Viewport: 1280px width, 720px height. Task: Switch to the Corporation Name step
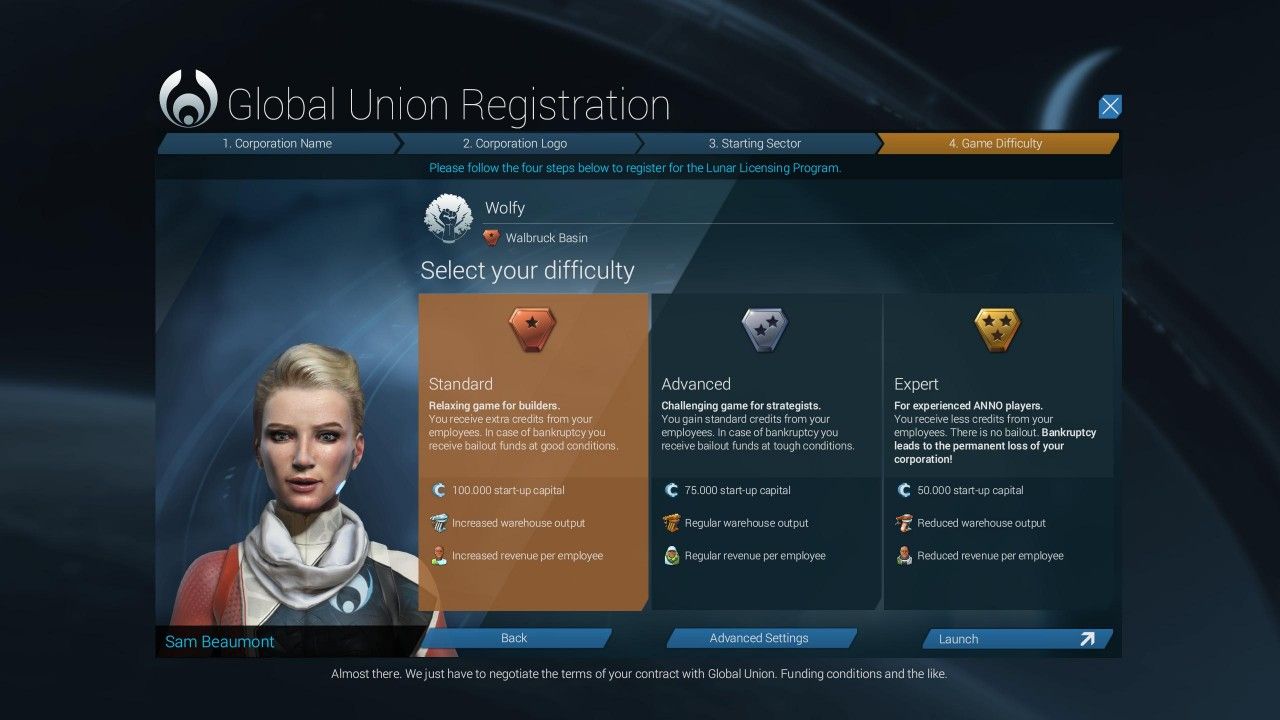pyautogui.click(x=278, y=143)
